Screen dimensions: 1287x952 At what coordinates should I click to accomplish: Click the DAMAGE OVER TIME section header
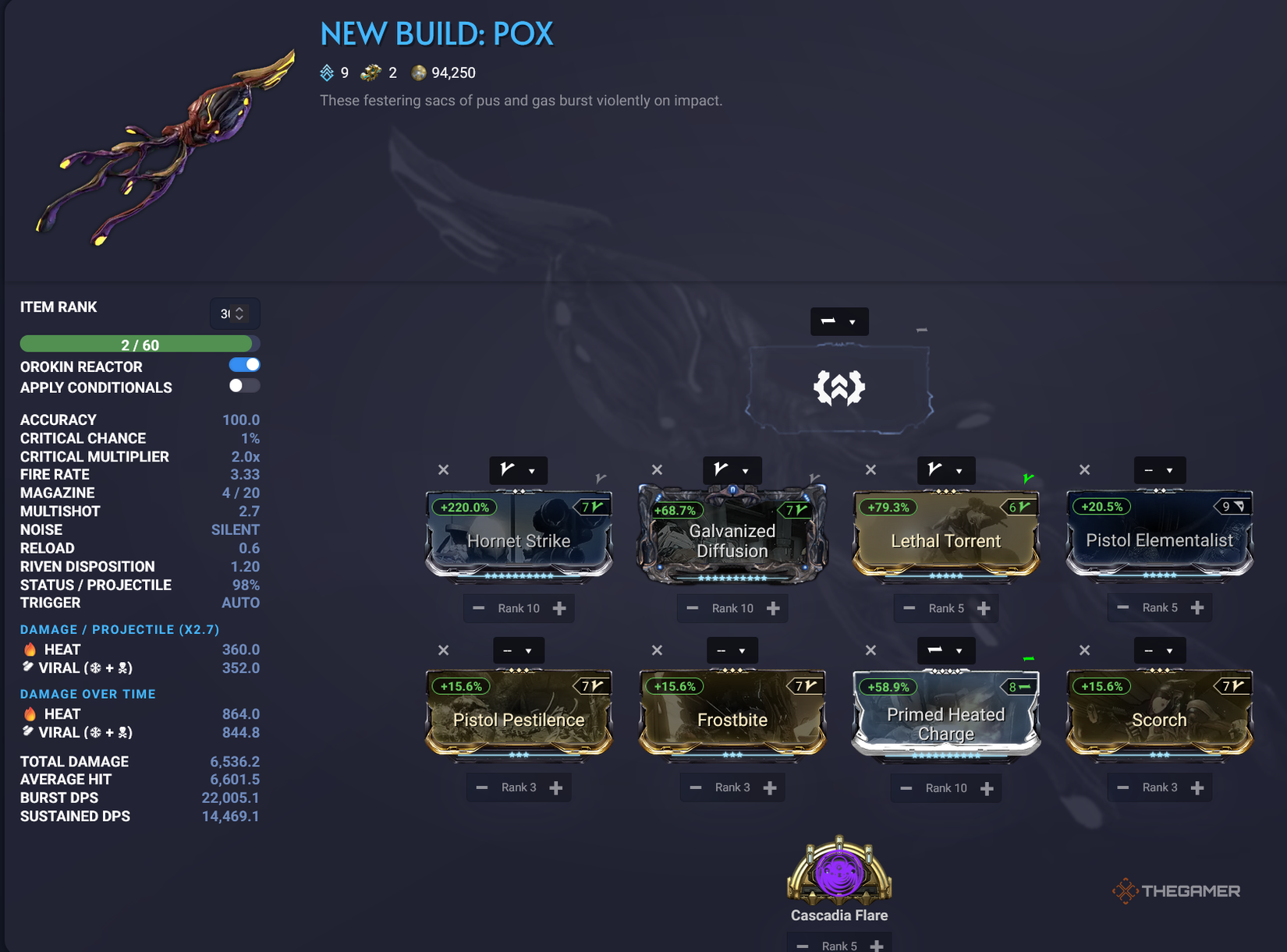(87, 694)
